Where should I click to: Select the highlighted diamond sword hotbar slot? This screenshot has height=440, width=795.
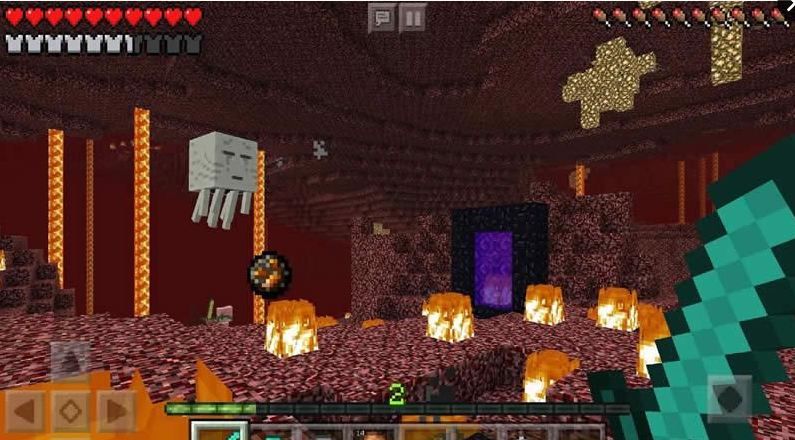218,431
